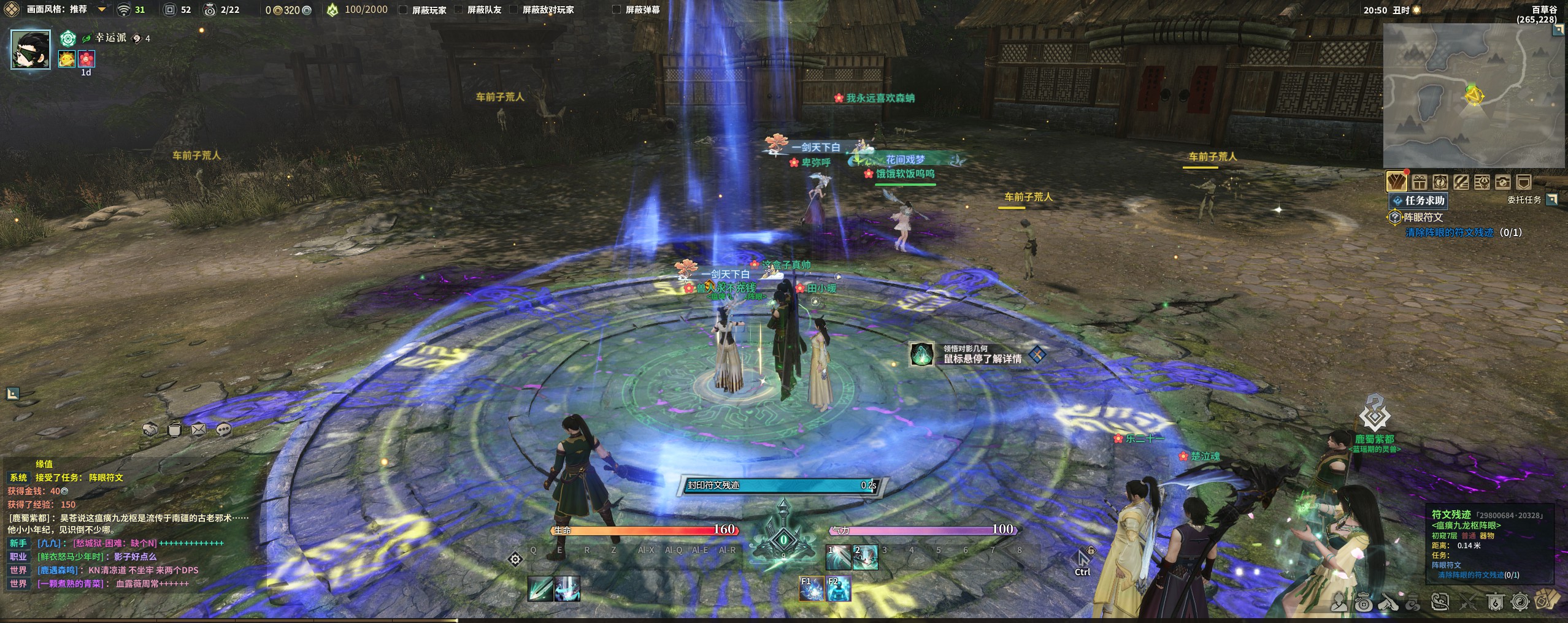Open the yin-yang gear settings icon
This screenshot has width=1568, height=623.
point(1520,603)
